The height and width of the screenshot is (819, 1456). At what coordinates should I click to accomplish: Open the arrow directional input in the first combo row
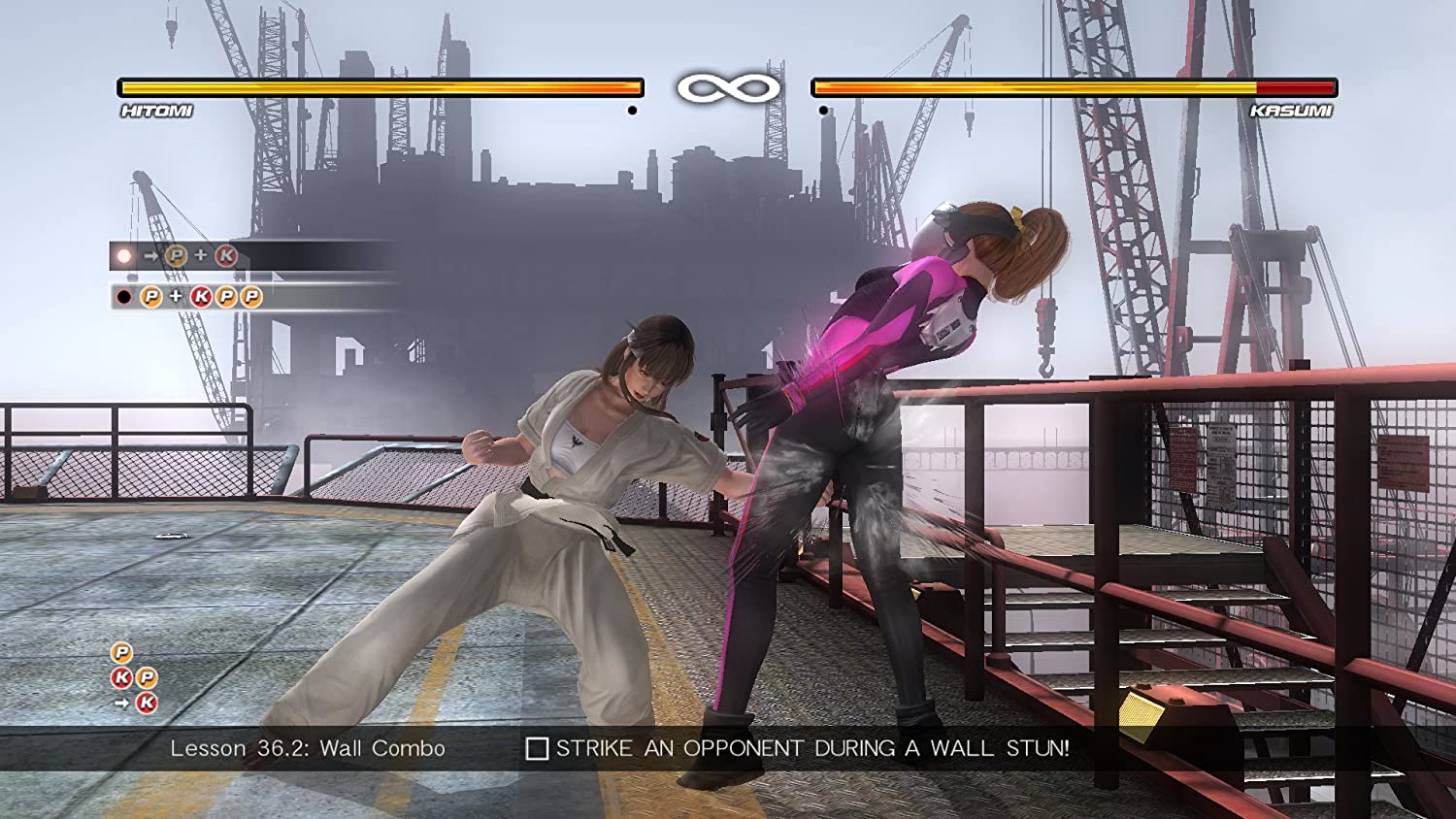[150, 254]
